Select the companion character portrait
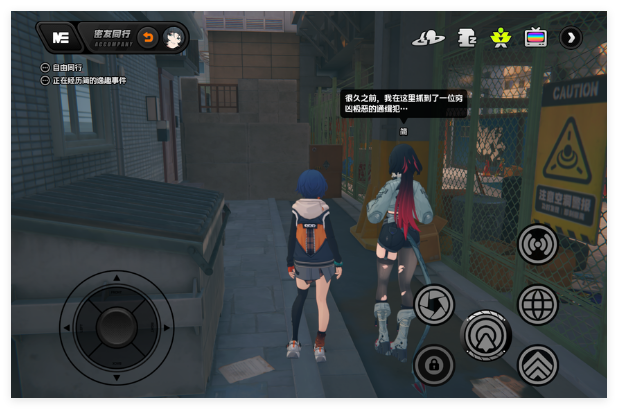 pos(173,38)
